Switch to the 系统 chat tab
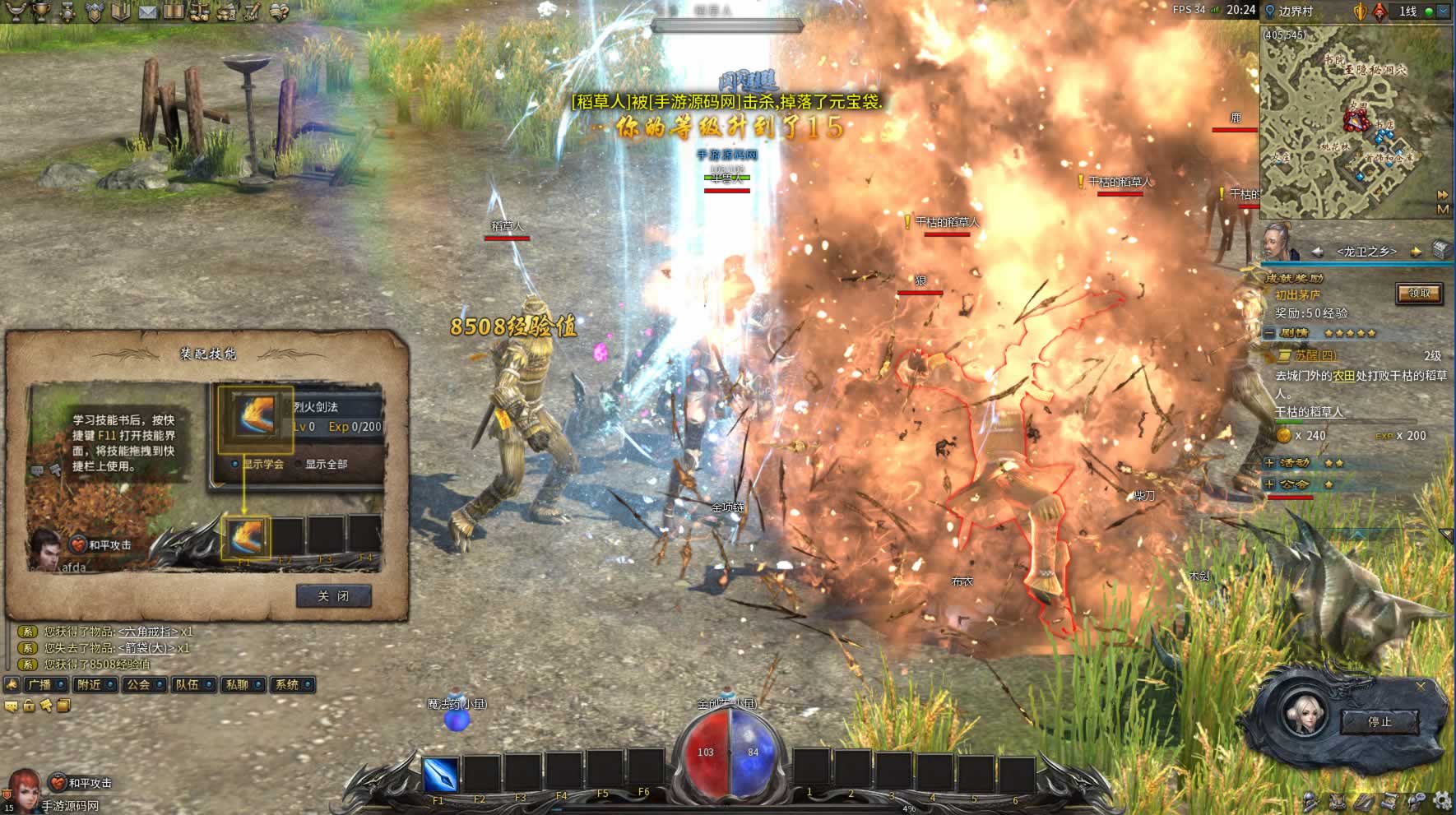 (x=287, y=684)
